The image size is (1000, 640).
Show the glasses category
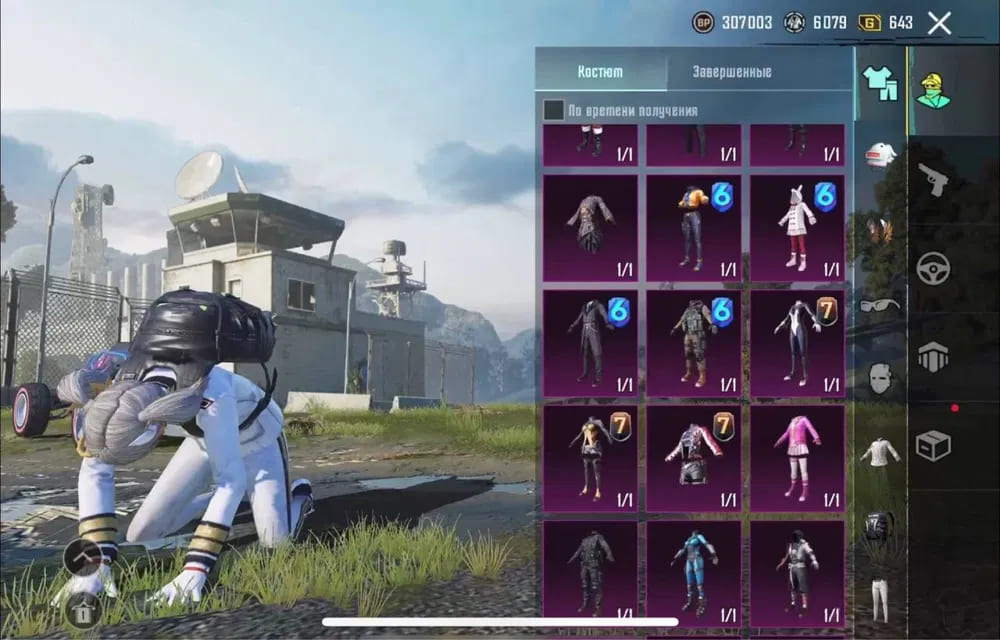880,304
